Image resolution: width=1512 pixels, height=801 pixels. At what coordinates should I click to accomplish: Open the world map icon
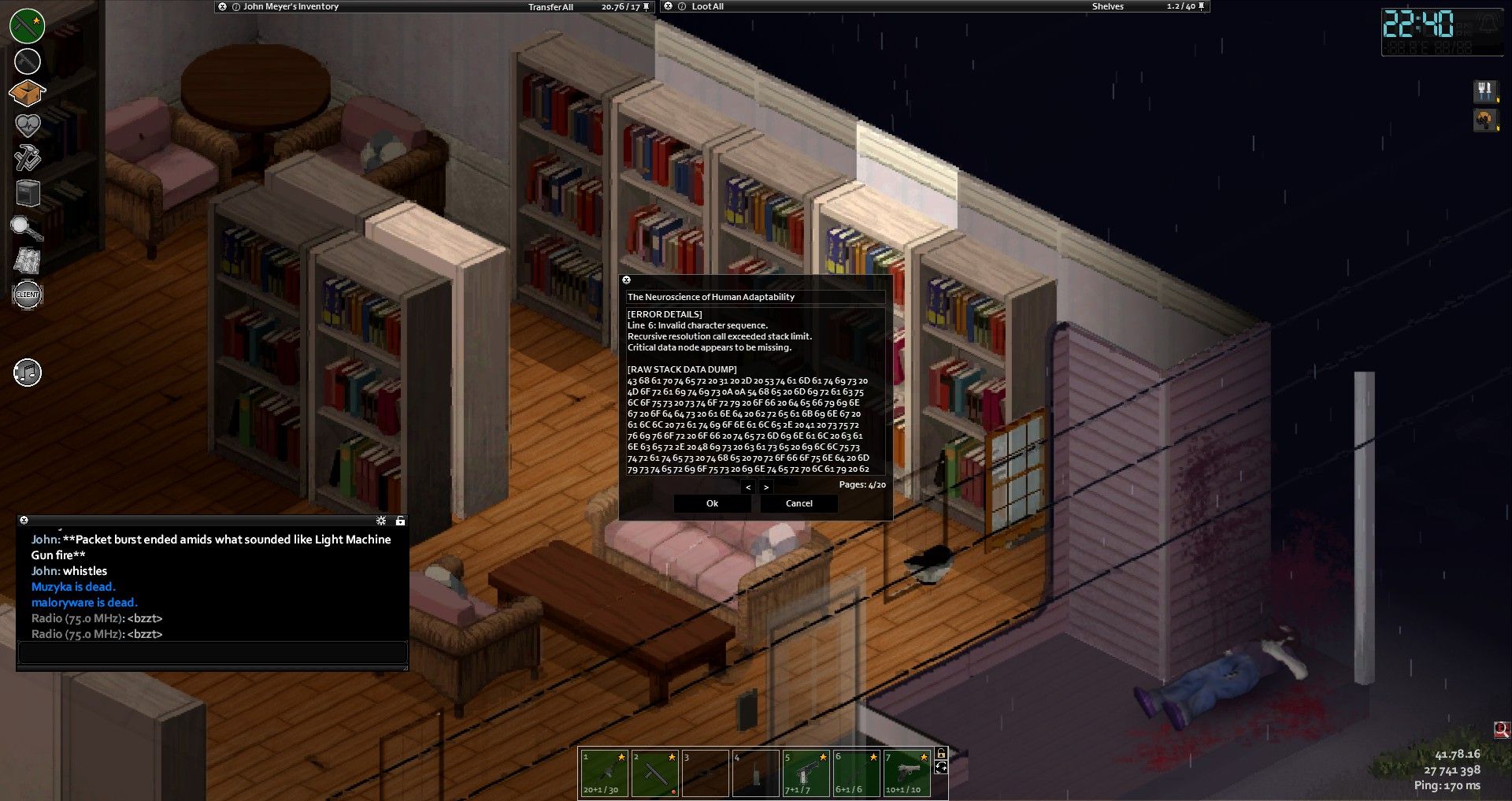point(28,261)
